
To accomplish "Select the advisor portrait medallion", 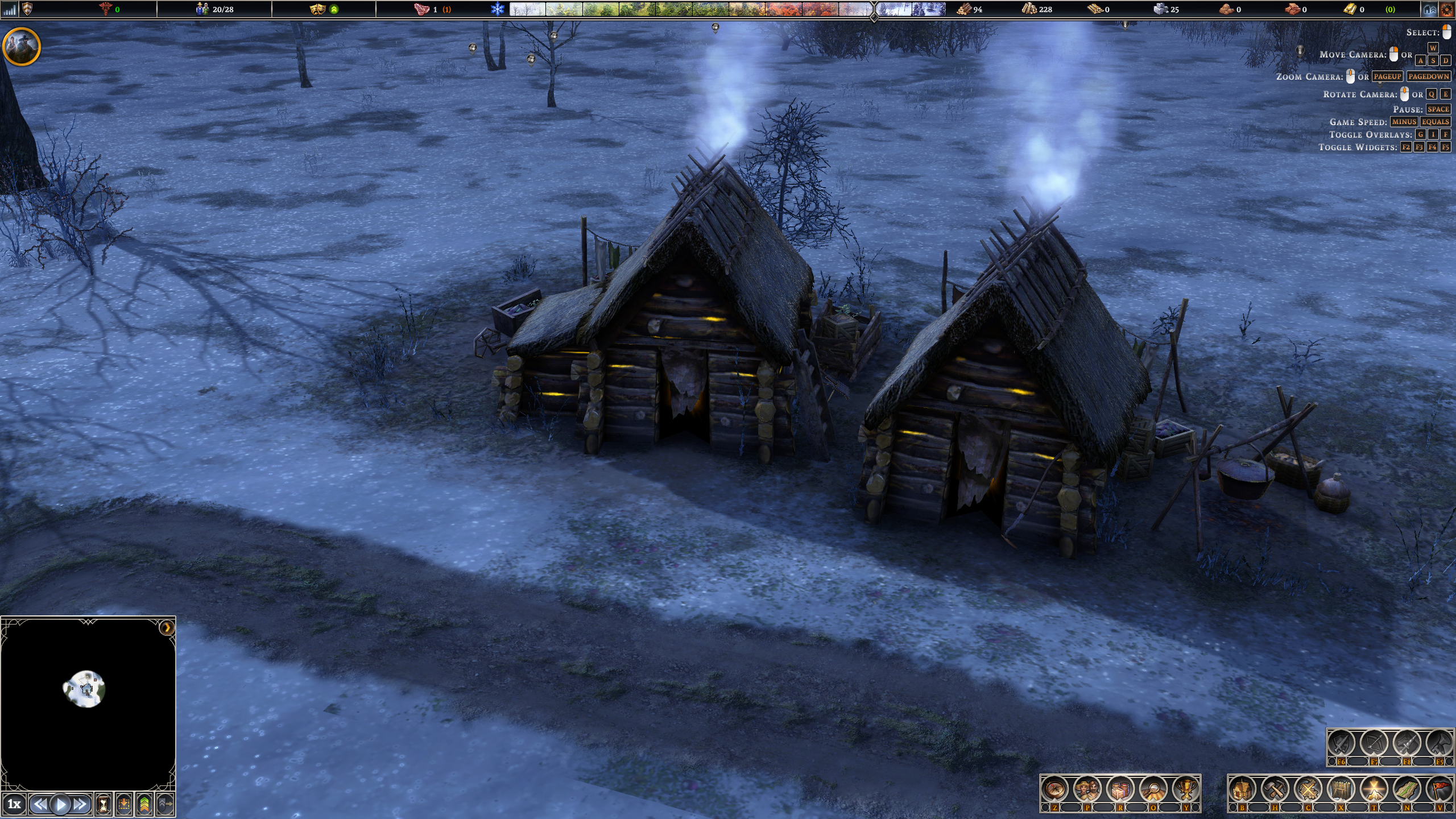I will point(22,46).
